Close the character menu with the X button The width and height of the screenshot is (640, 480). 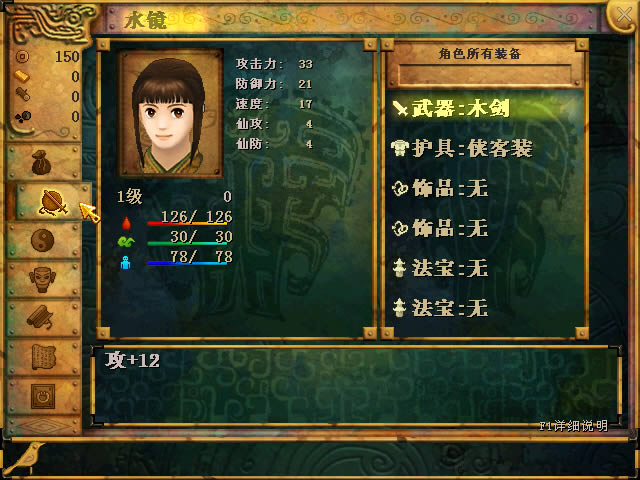620,15
